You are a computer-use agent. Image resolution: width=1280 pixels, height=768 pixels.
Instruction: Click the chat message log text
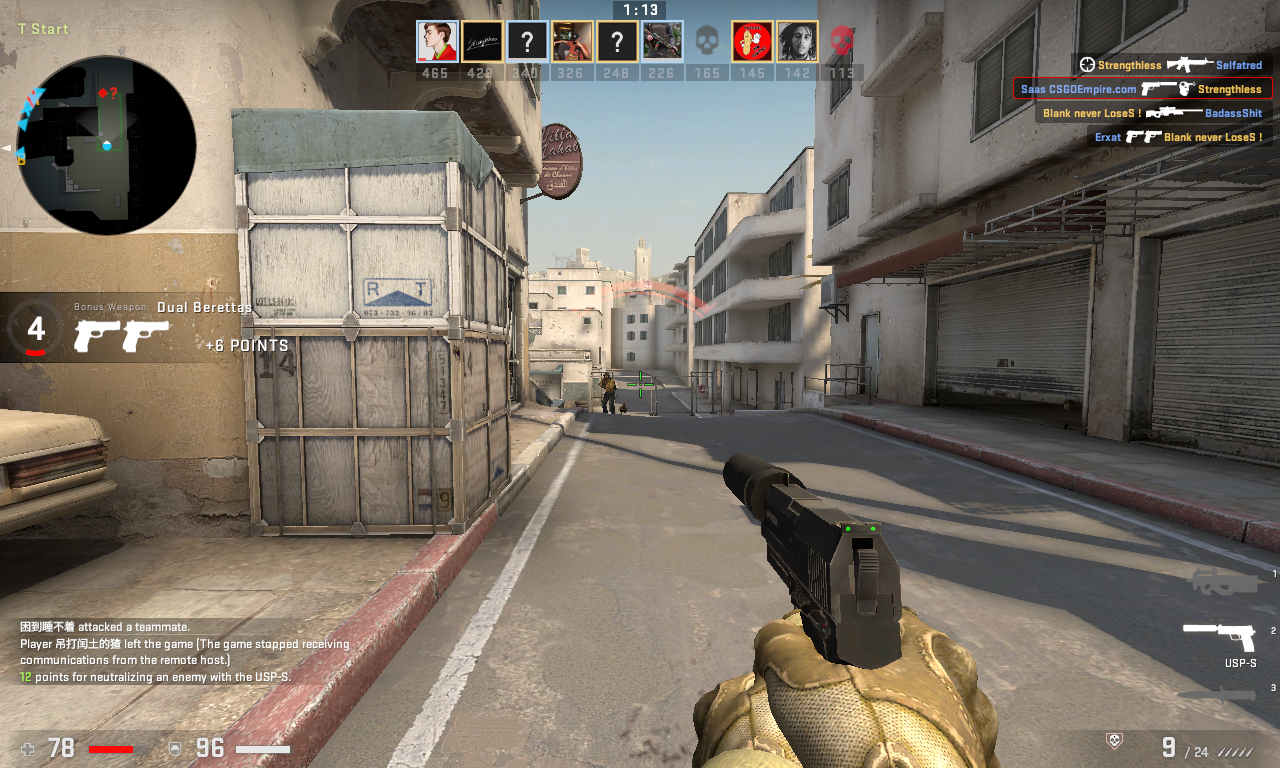click(185, 652)
